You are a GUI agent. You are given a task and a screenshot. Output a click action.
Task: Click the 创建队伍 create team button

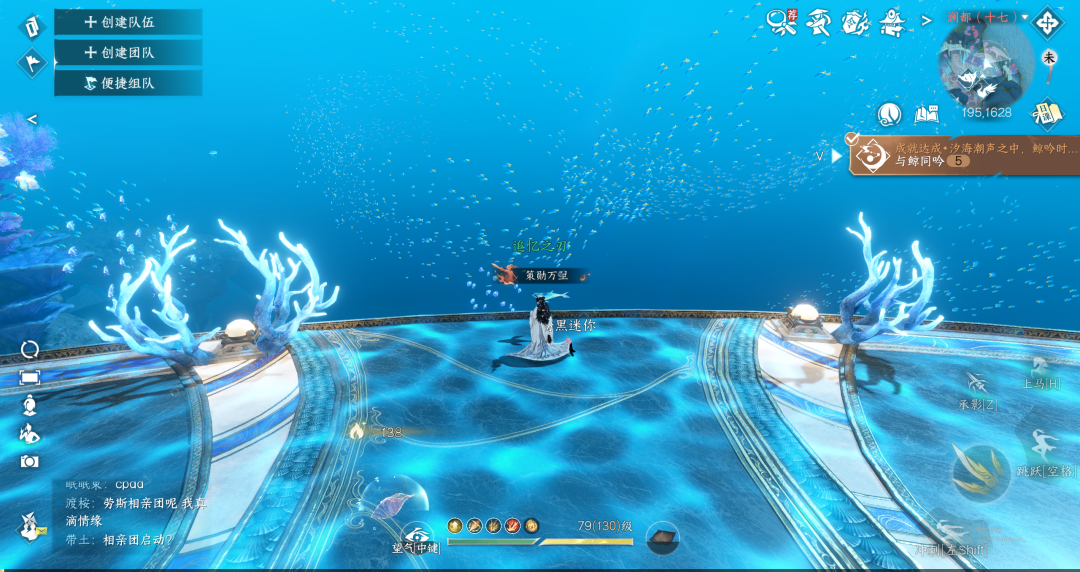(x=128, y=22)
